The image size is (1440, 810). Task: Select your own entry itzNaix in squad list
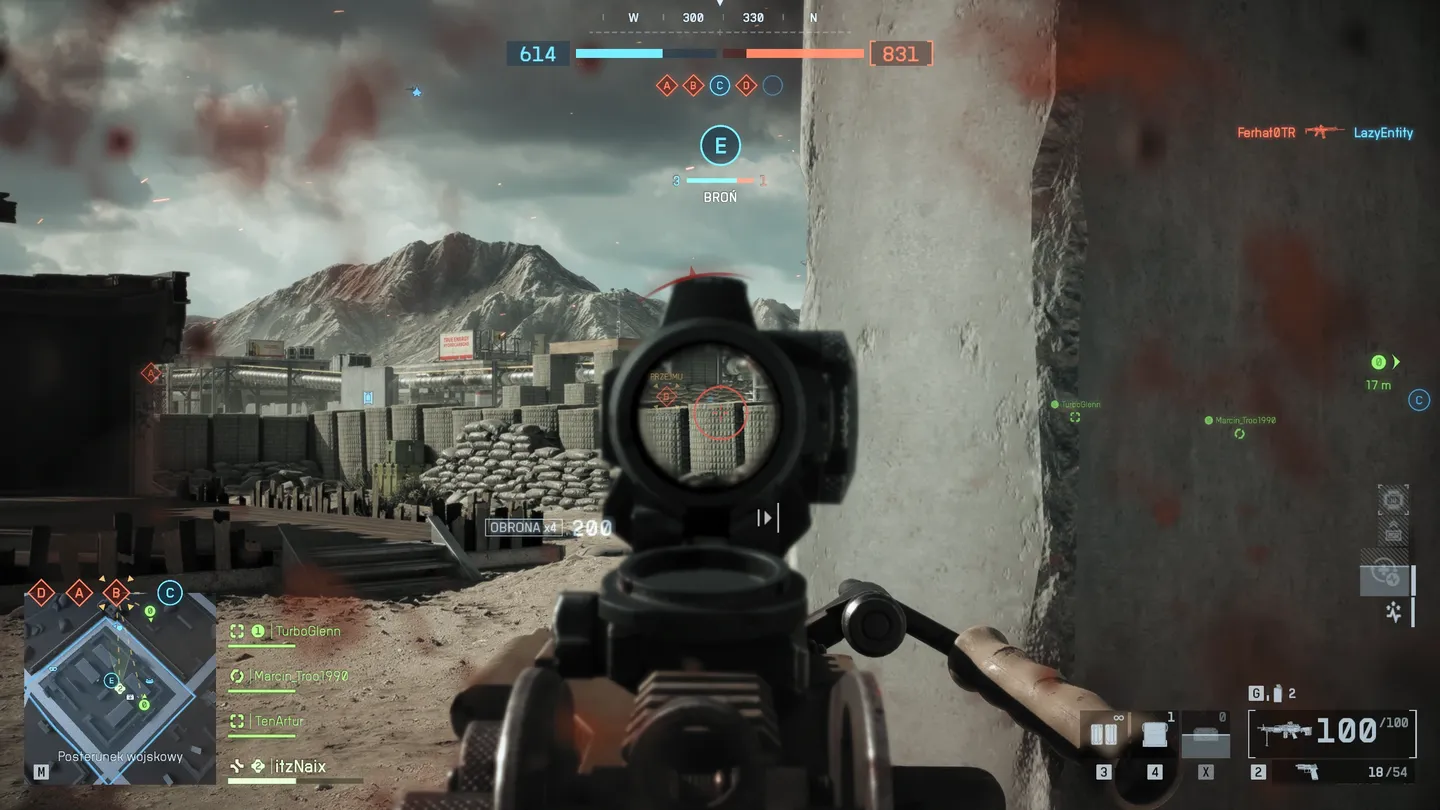tap(298, 766)
